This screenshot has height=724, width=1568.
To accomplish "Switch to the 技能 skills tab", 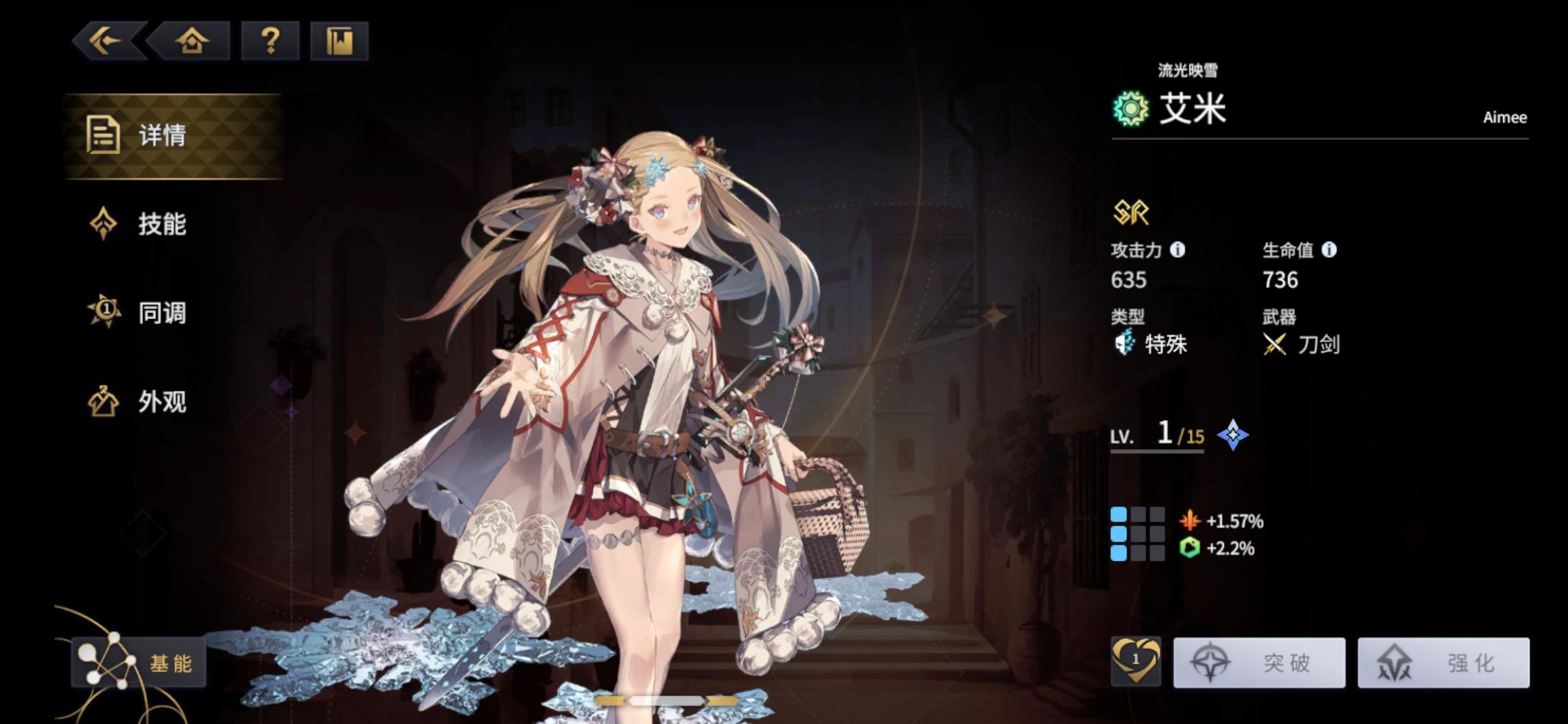I will coord(160,226).
